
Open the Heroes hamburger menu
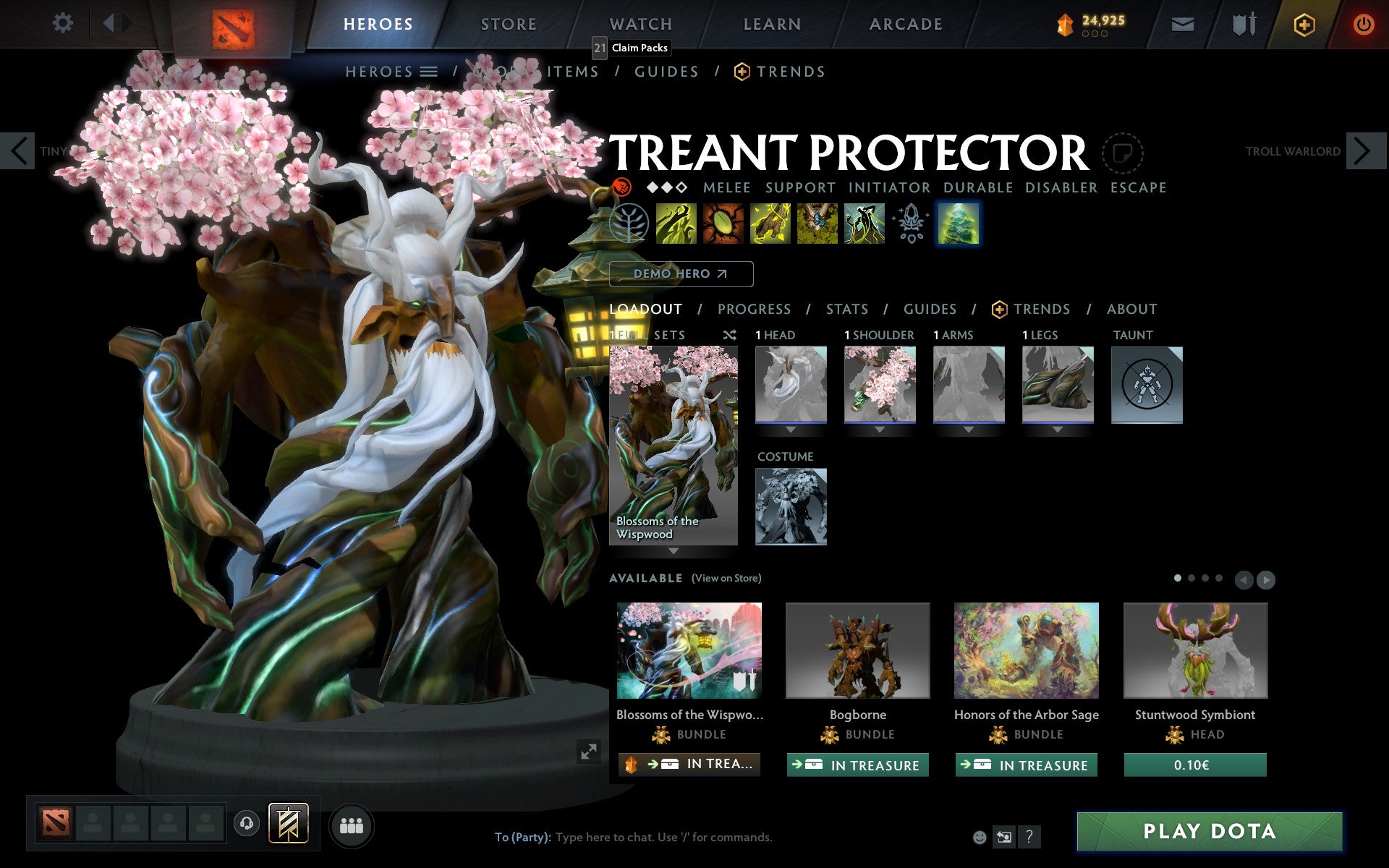click(430, 72)
